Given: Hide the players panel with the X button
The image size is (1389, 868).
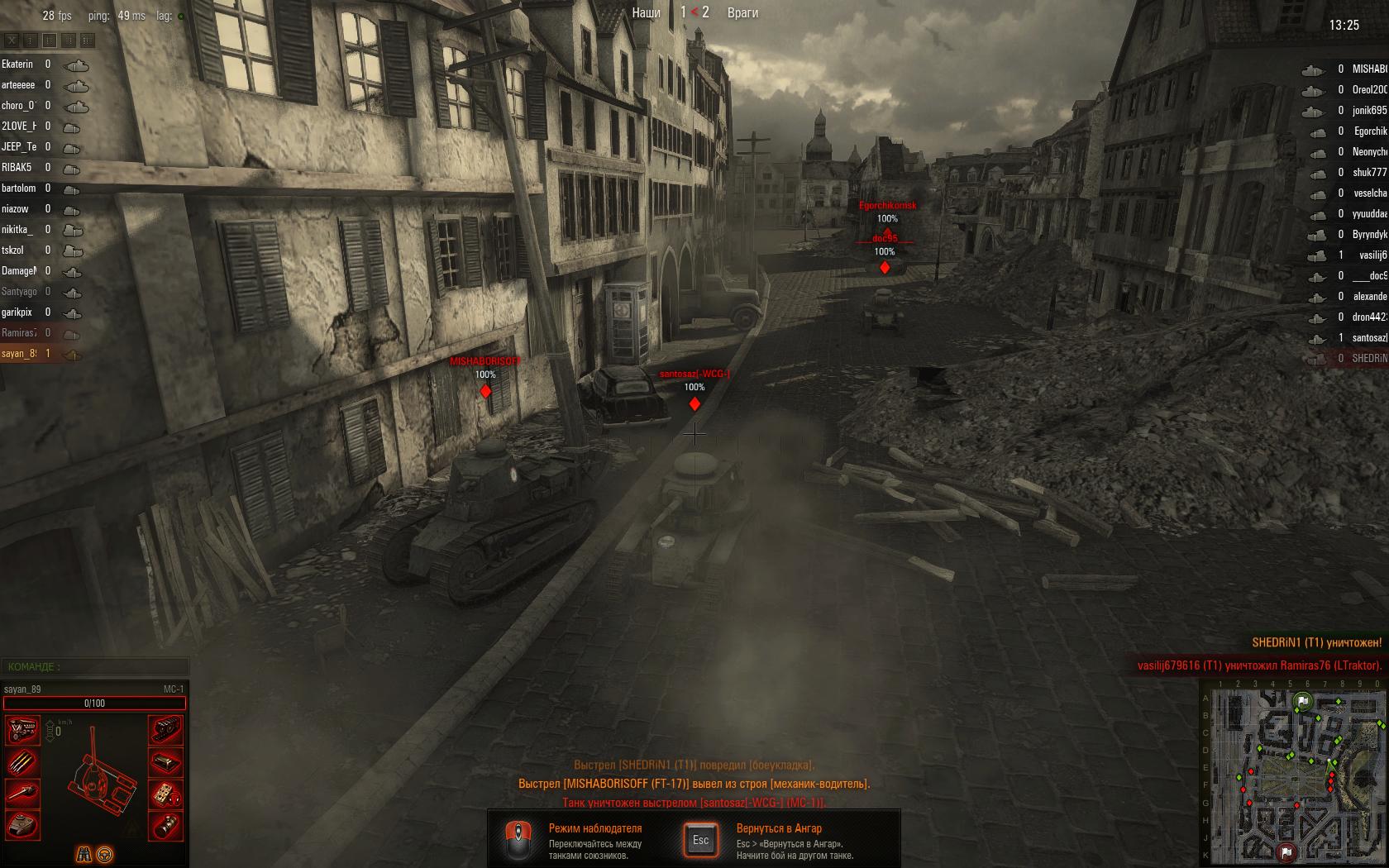Looking at the screenshot, I should (12, 40).
